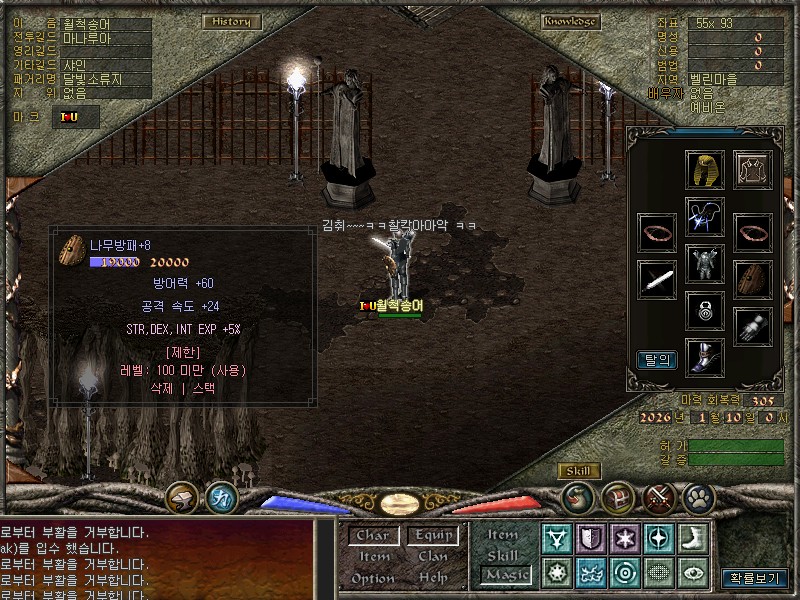Select the golden helmet equipment slot

(x=705, y=170)
